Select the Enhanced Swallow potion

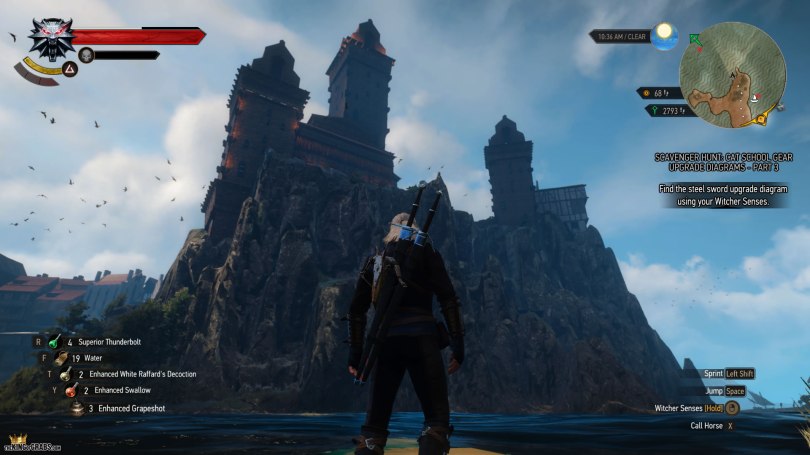point(72,391)
